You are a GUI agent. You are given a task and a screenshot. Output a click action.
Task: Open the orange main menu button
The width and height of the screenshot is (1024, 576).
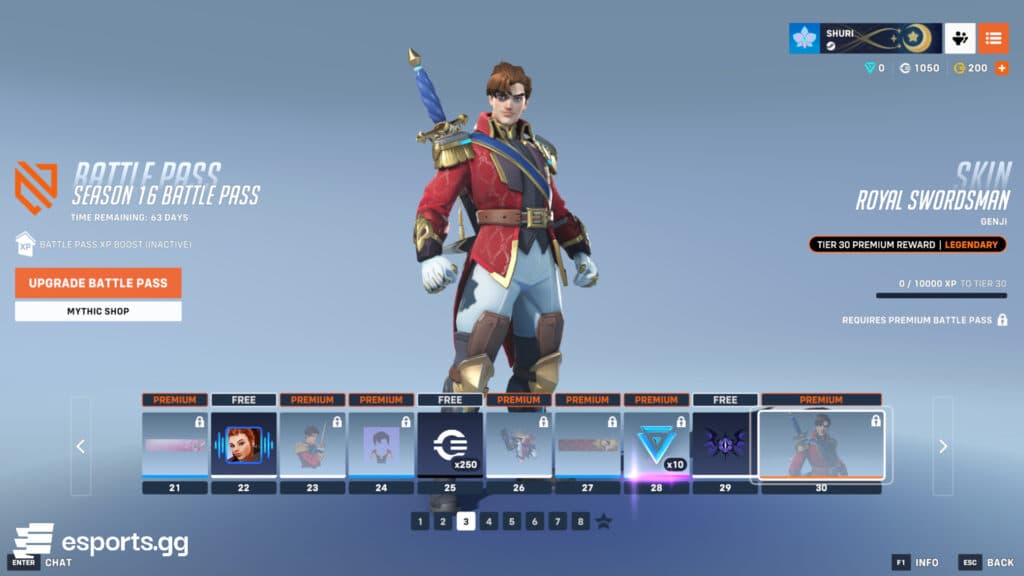coord(993,38)
